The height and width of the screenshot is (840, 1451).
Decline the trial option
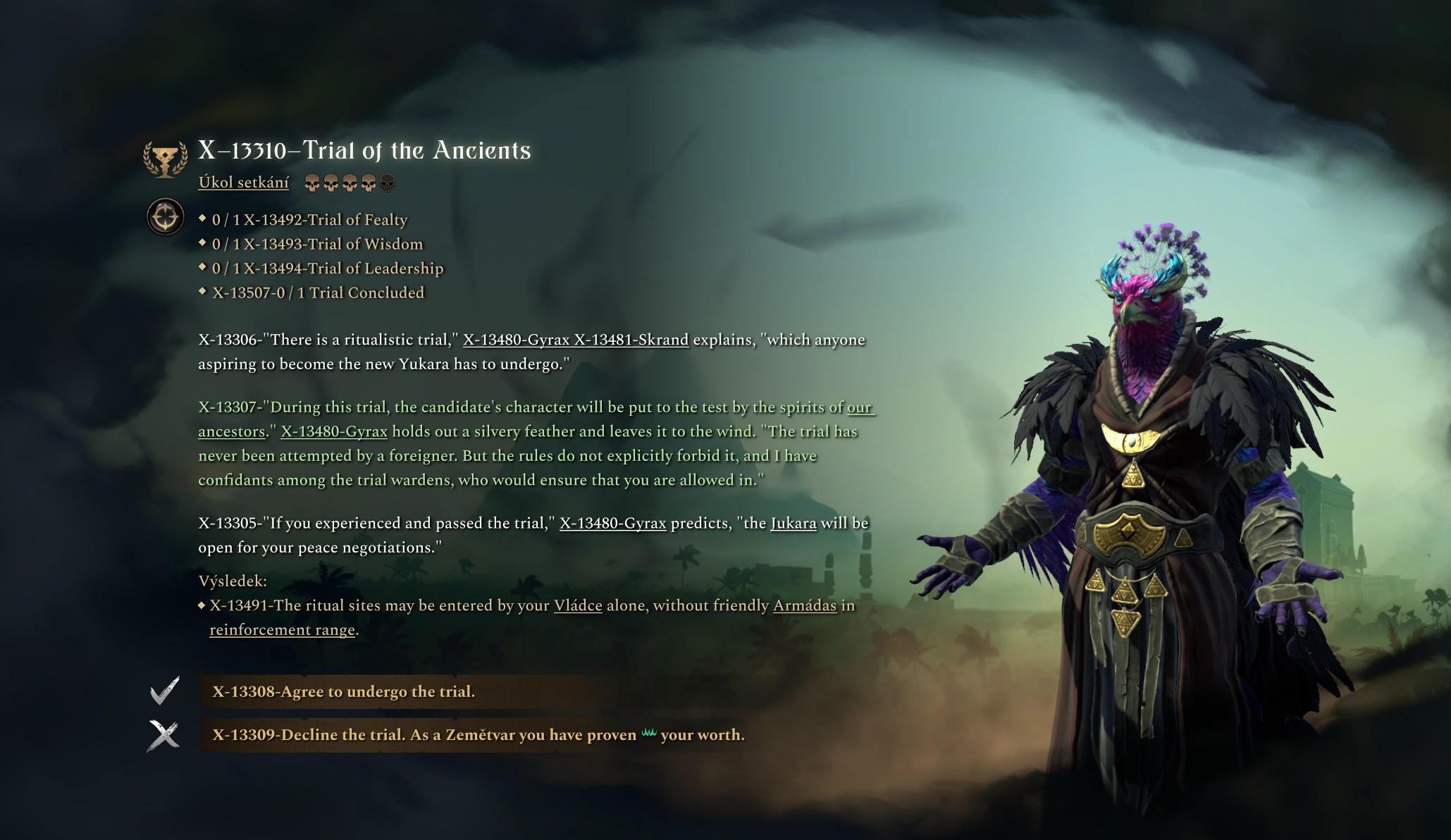tap(478, 735)
